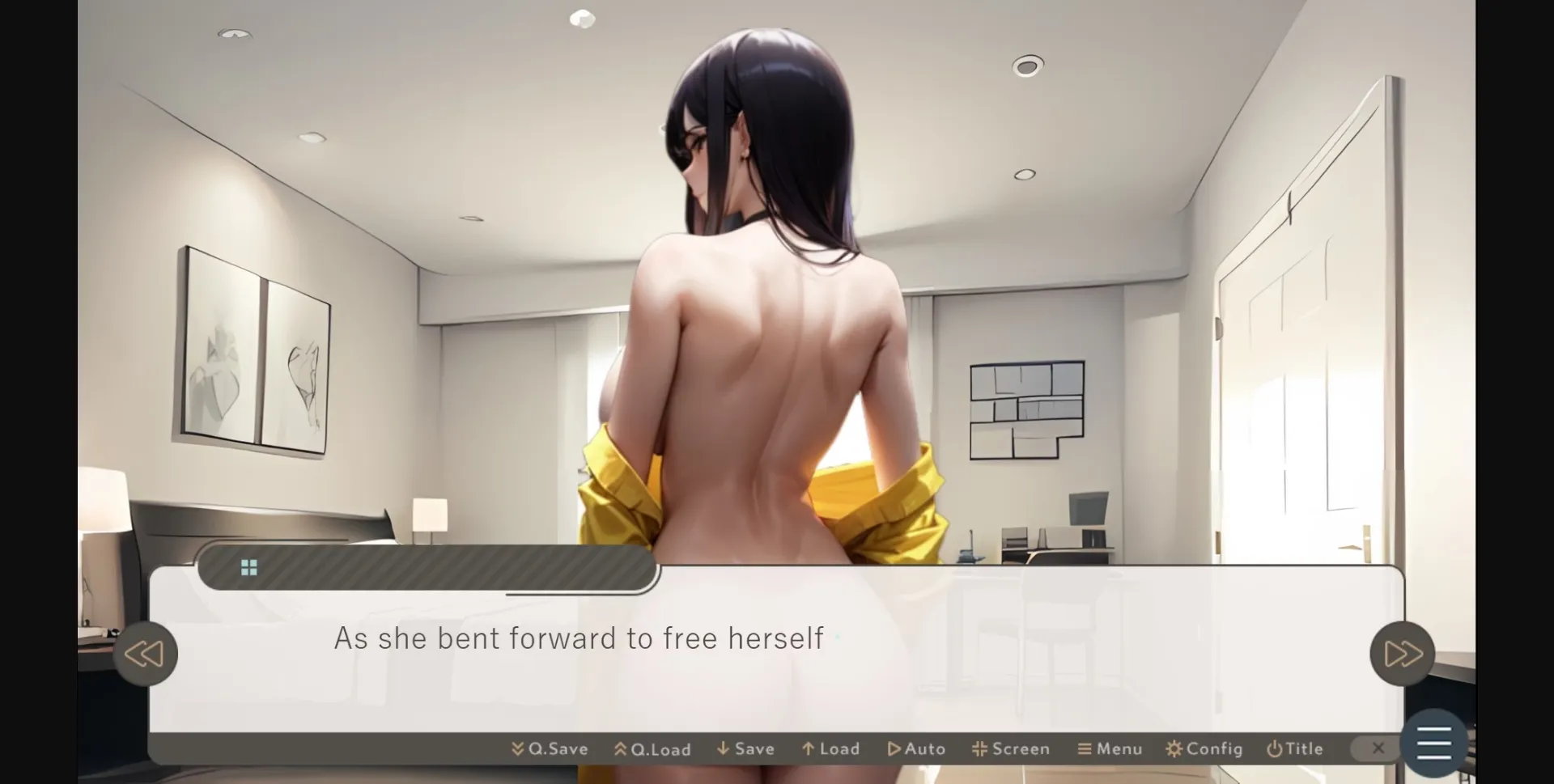Skip ahead with the right double-arrow button

(x=1402, y=653)
